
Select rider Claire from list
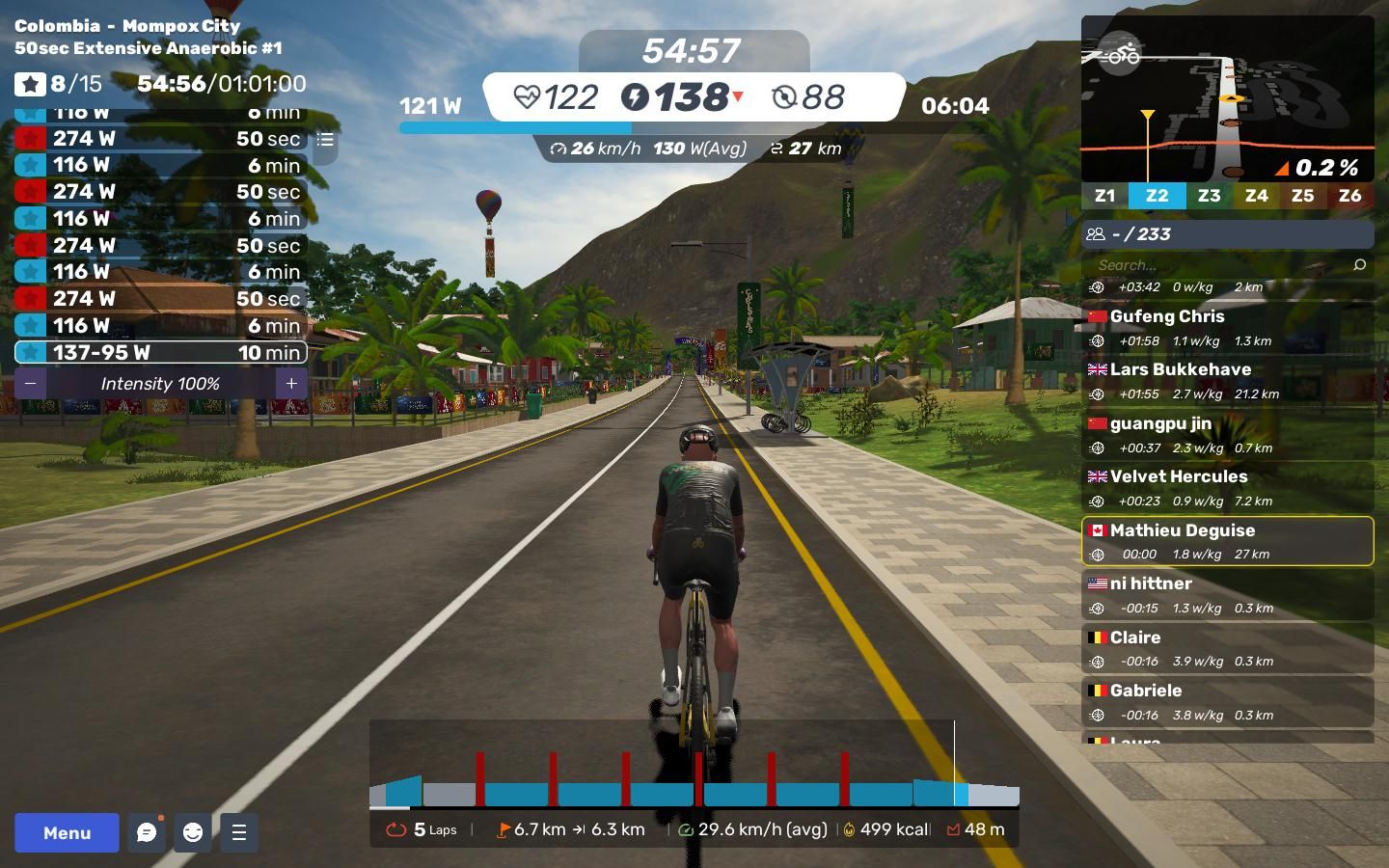[1227, 648]
